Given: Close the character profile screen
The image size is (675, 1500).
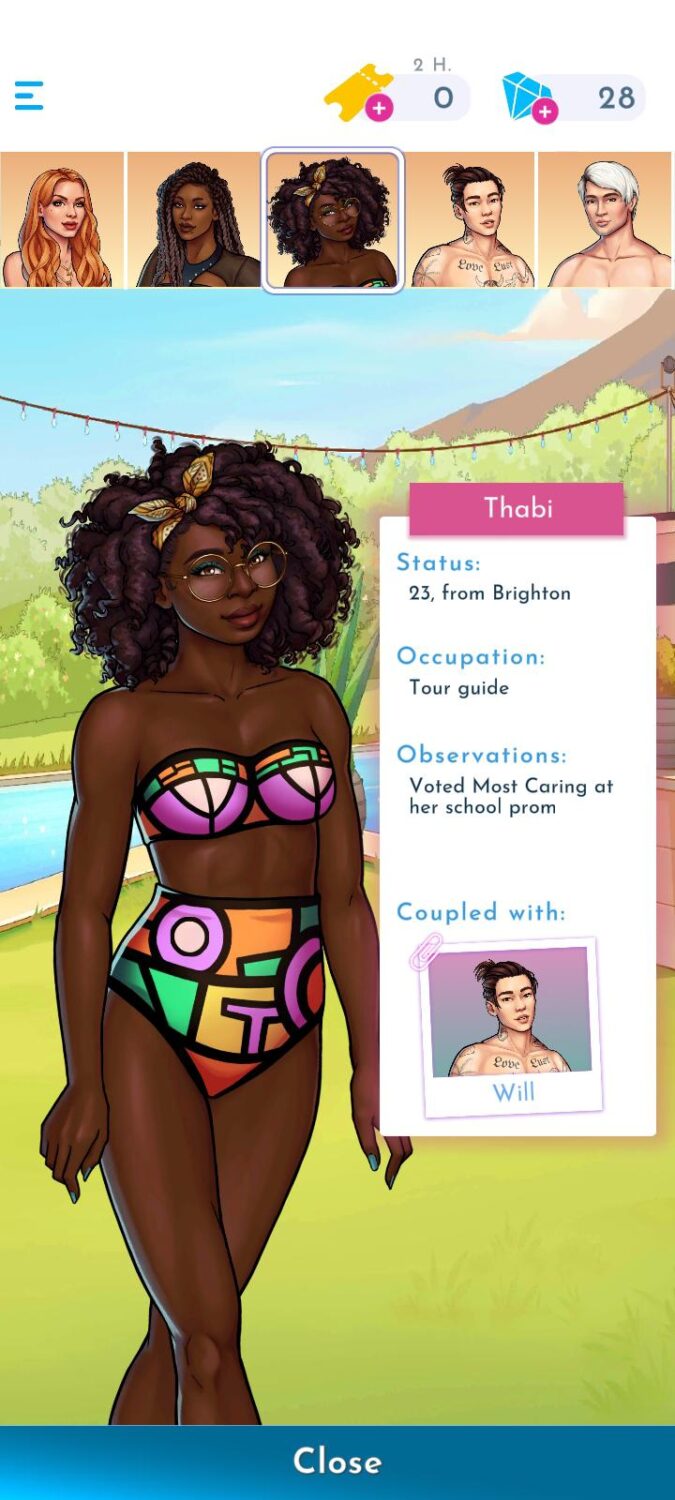Looking at the screenshot, I should (337, 1462).
